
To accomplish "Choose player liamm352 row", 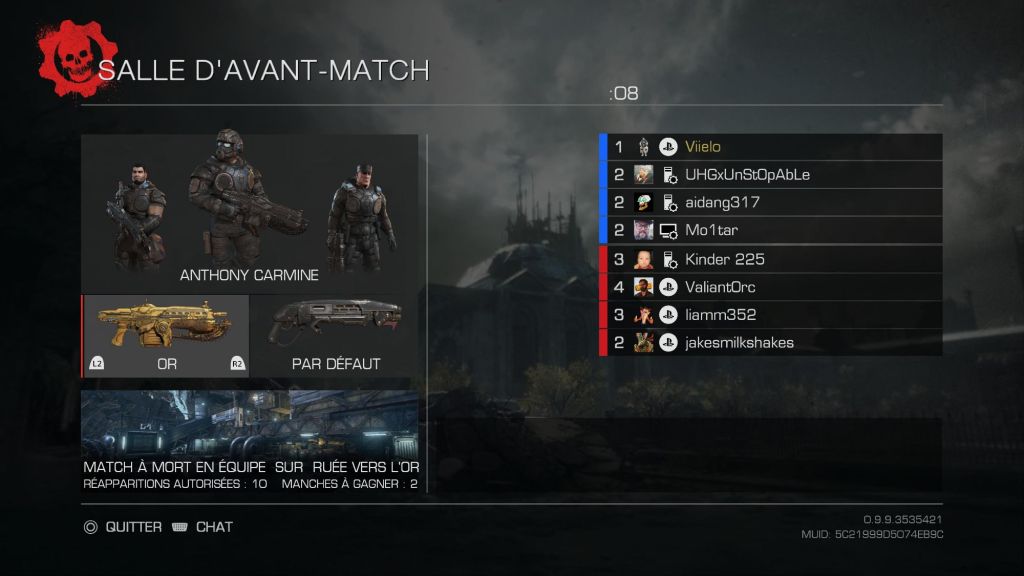I will pyautogui.click(x=770, y=315).
